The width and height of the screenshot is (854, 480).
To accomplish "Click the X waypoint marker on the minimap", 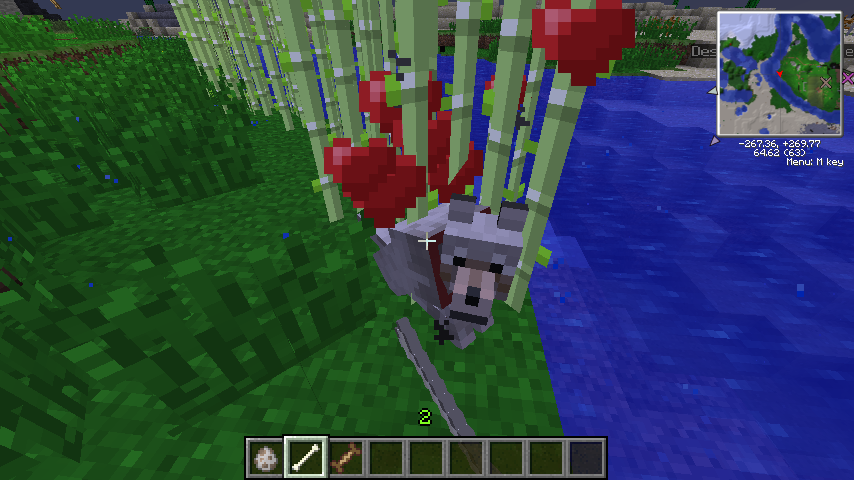I will point(827,82).
